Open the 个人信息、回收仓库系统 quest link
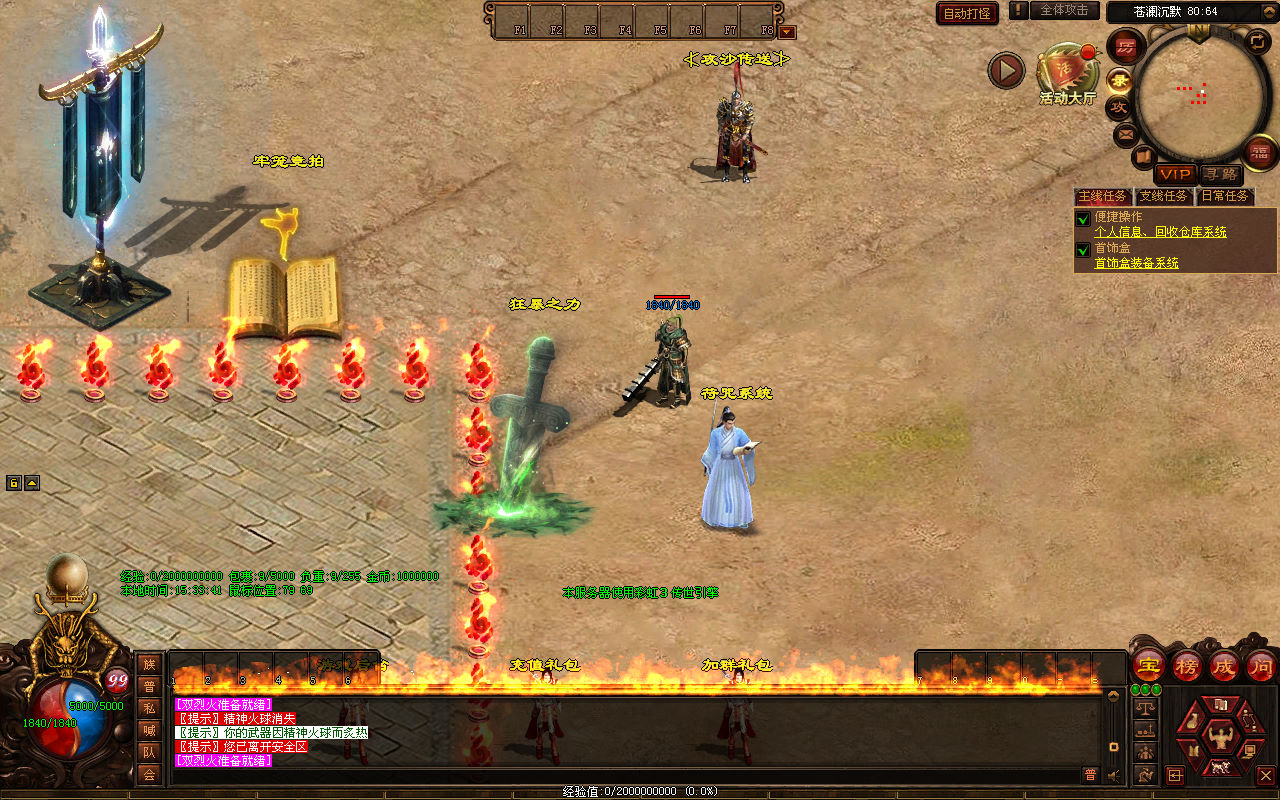This screenshot has width=1280, height=800. tap(1160, 232)
